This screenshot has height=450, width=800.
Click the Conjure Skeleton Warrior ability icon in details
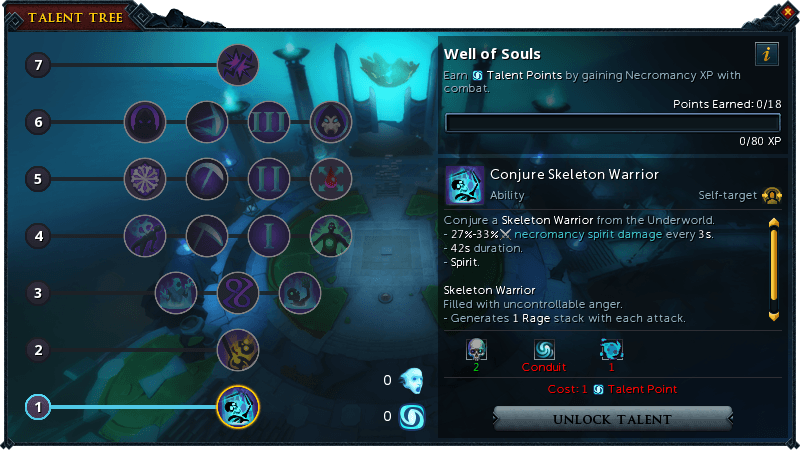464,184
